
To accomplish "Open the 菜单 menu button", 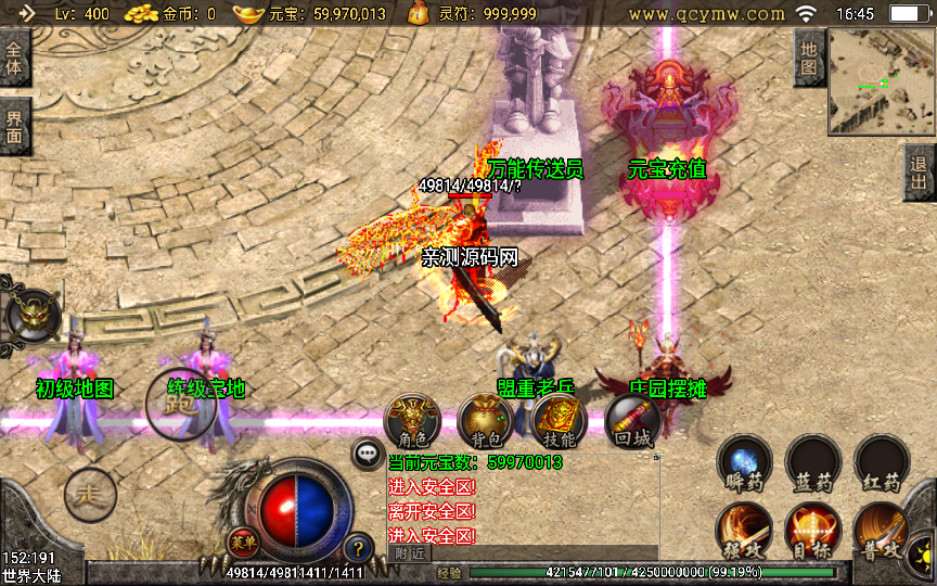I will [240, 542].
